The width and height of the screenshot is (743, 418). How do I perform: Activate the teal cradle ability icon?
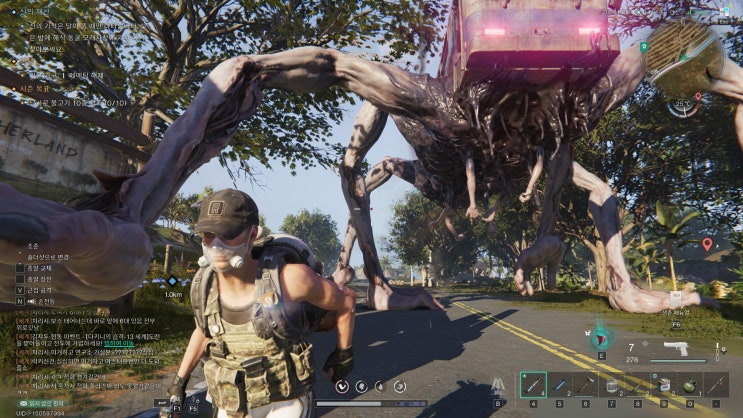(602, 338)
